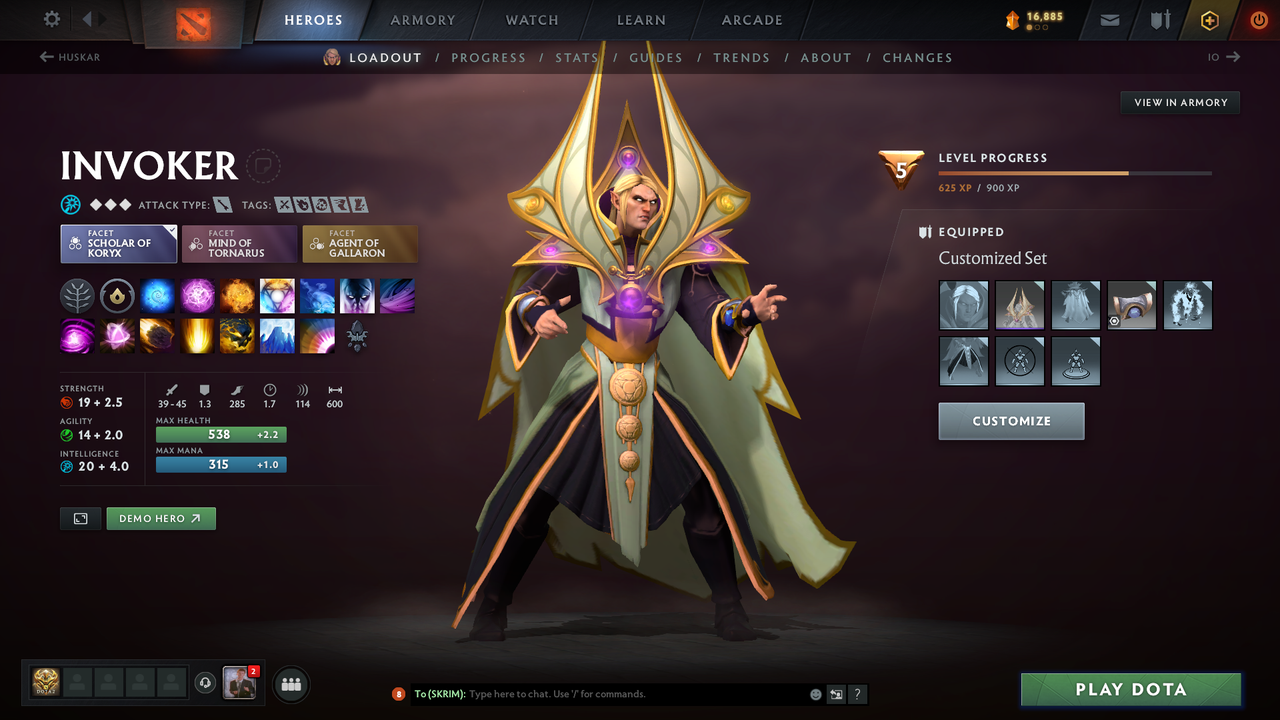Click the ranged attack type icon

tap(222, 204)
